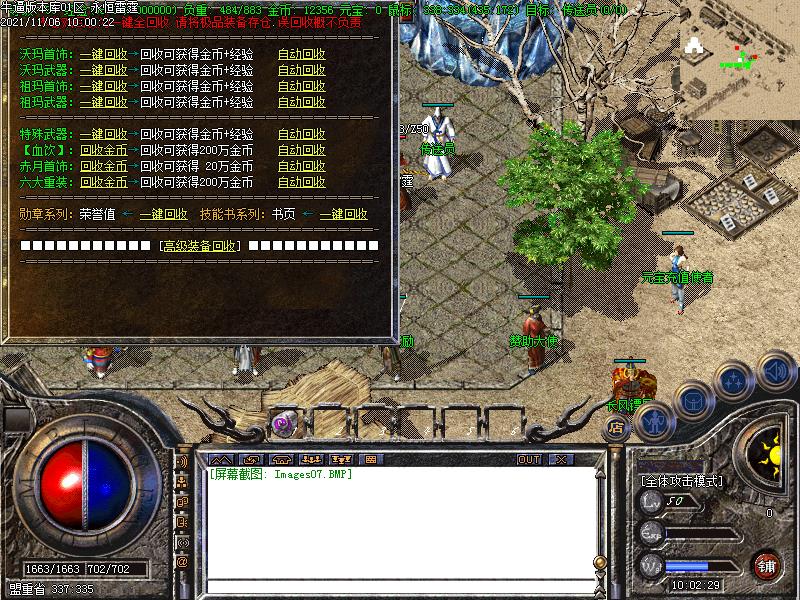The height and width of the screenshot is (600, 800).
Task: Open the red 铺 stall button
Action: [x=767, y=565]
